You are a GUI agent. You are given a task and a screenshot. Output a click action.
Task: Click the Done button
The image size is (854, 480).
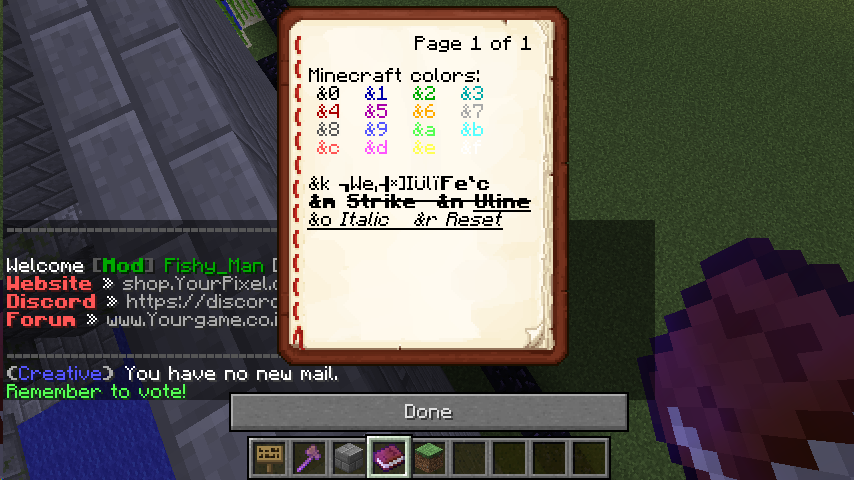[428, 411]
